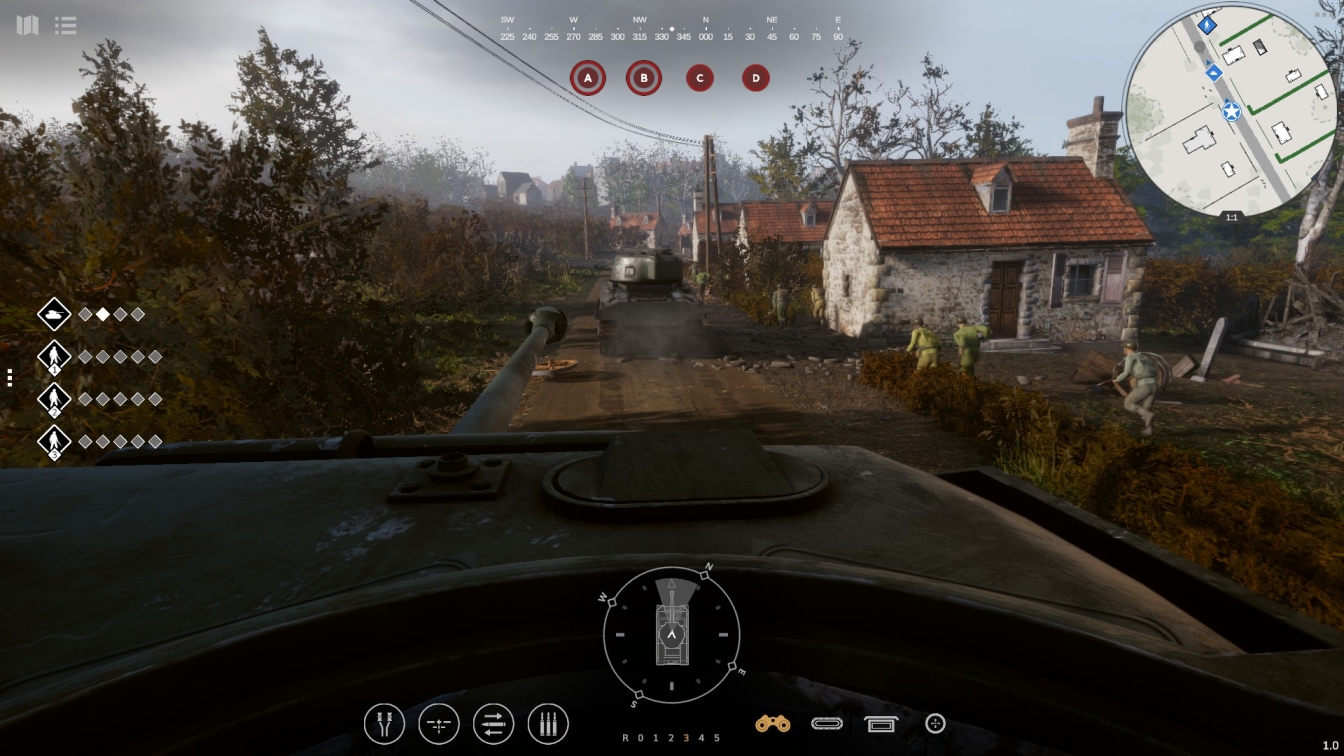
Task: Click the circular minimap
Action: point(1230,110)
